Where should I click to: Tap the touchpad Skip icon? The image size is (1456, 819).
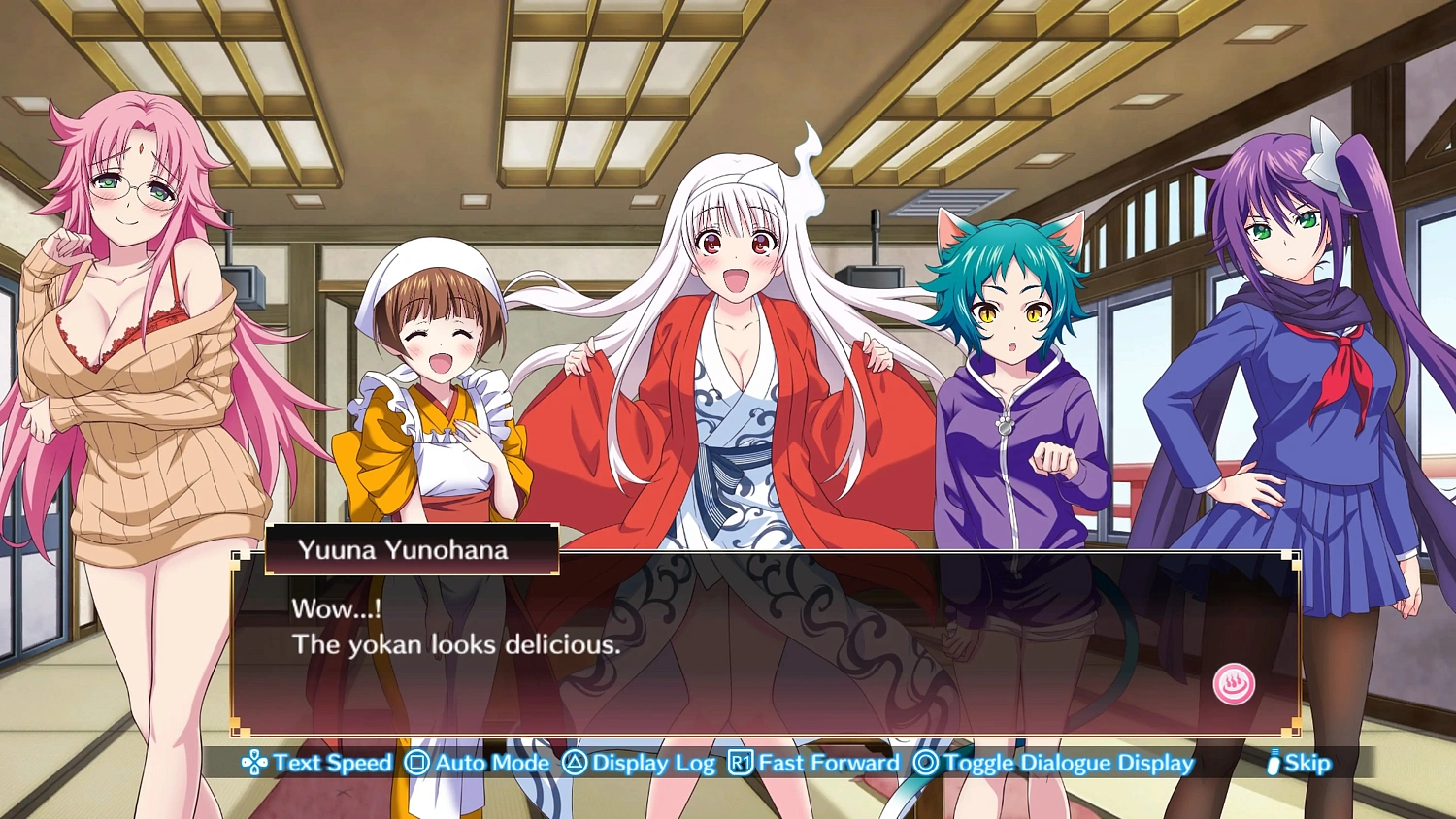(1273, 764)
